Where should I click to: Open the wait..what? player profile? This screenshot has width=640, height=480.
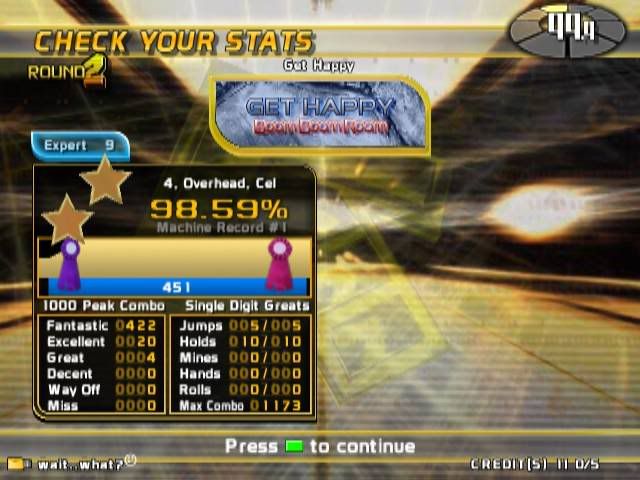pos(72,464)
